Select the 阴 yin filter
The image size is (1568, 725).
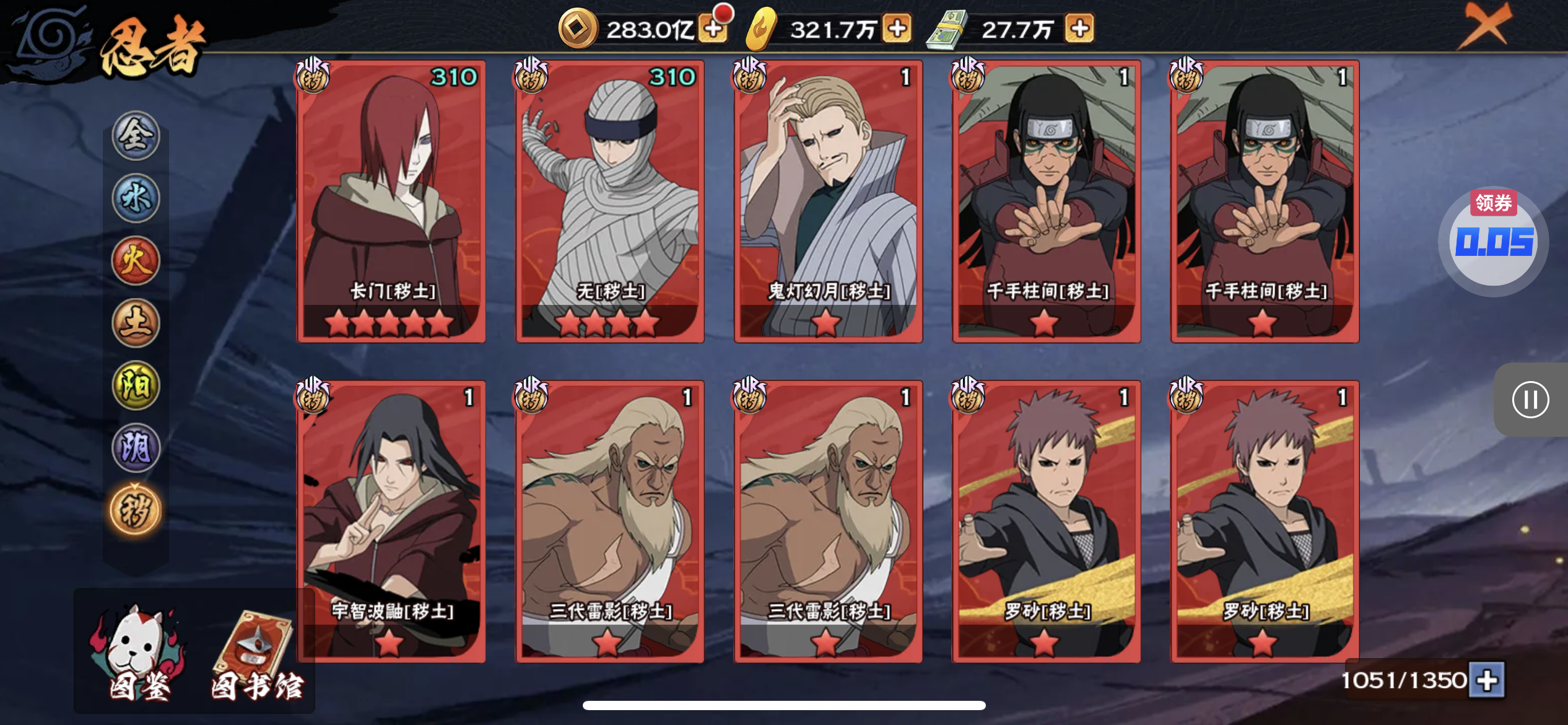[x=136, y=447]
